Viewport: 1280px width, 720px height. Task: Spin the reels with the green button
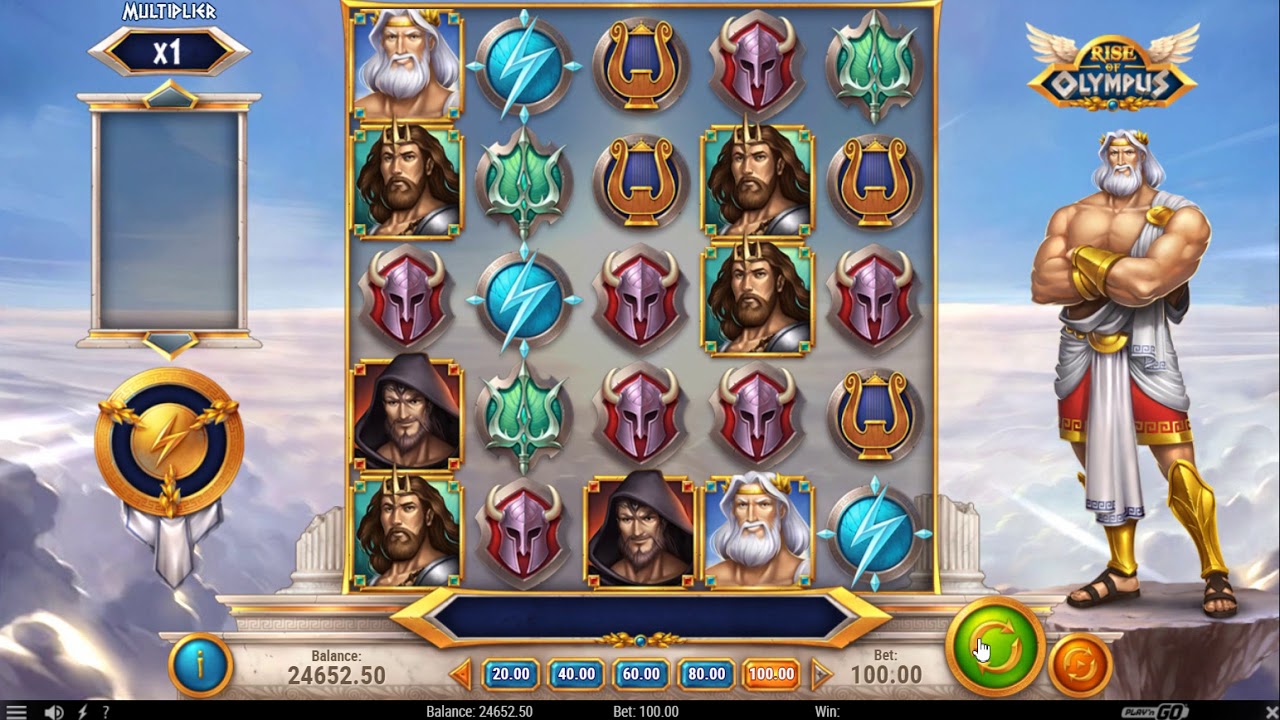point(996,646)
